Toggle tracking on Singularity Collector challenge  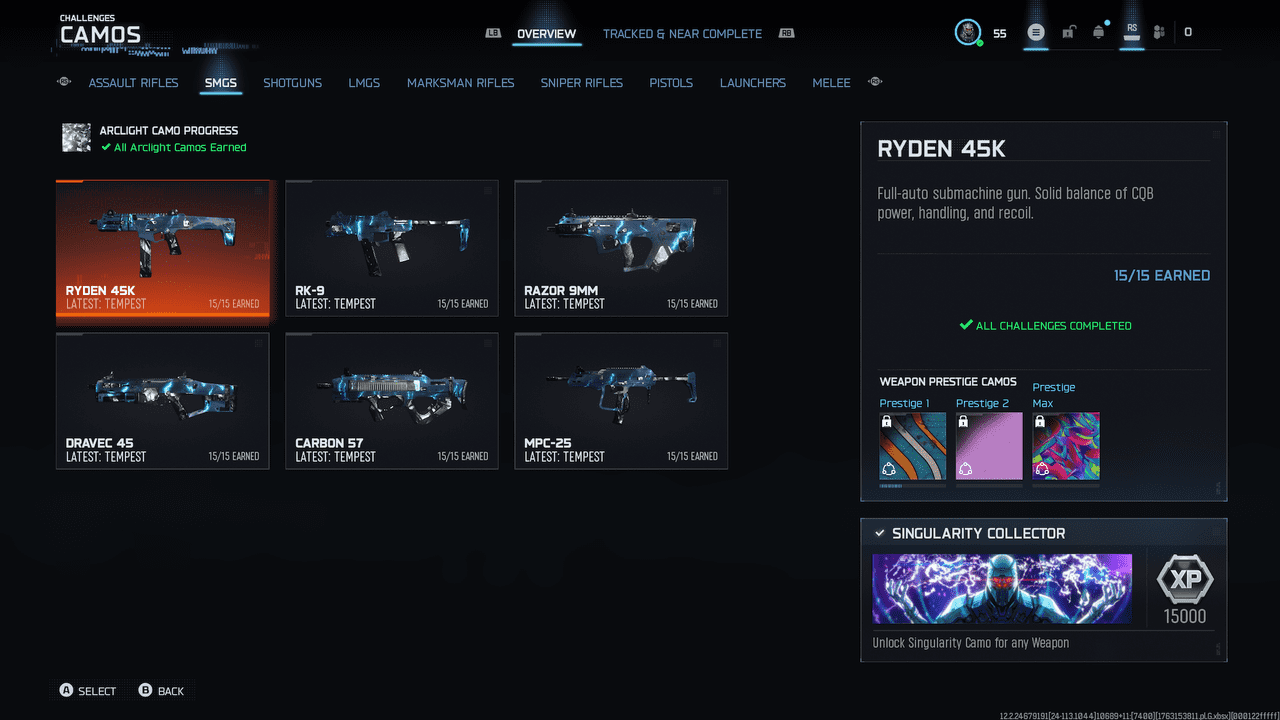[880, 533]
